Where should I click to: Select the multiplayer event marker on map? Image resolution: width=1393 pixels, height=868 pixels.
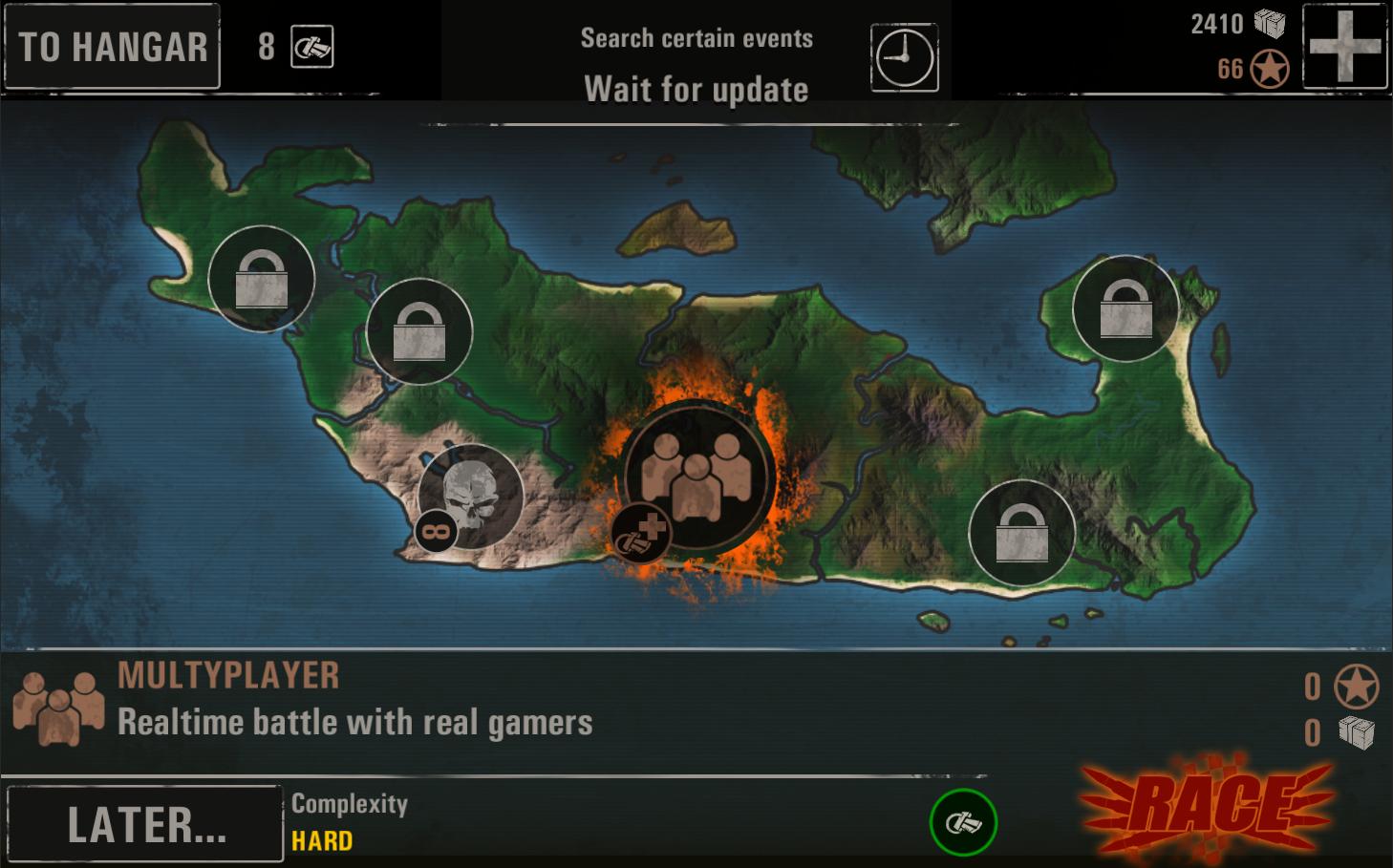pyautogui.click(x=699, y=475)
